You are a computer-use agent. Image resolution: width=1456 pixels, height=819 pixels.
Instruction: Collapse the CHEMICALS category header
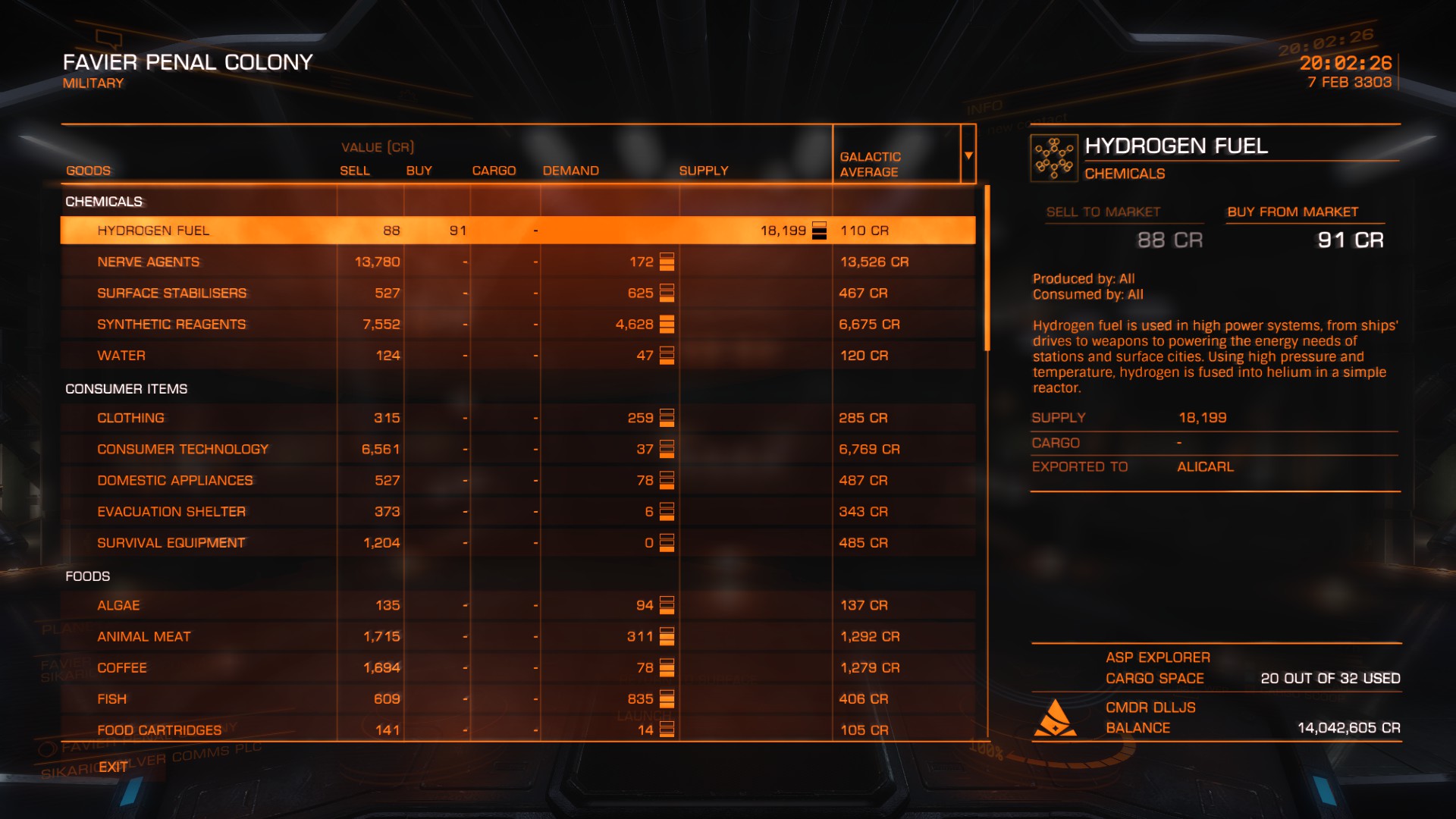tap(102, 202)
